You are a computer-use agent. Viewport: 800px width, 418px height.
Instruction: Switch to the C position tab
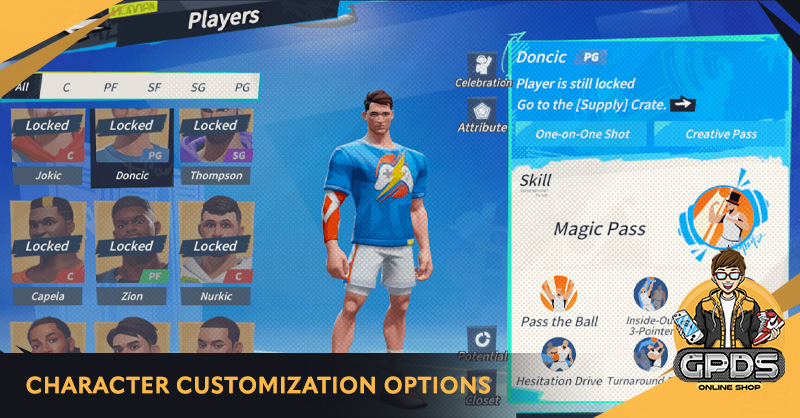[66, 87]
